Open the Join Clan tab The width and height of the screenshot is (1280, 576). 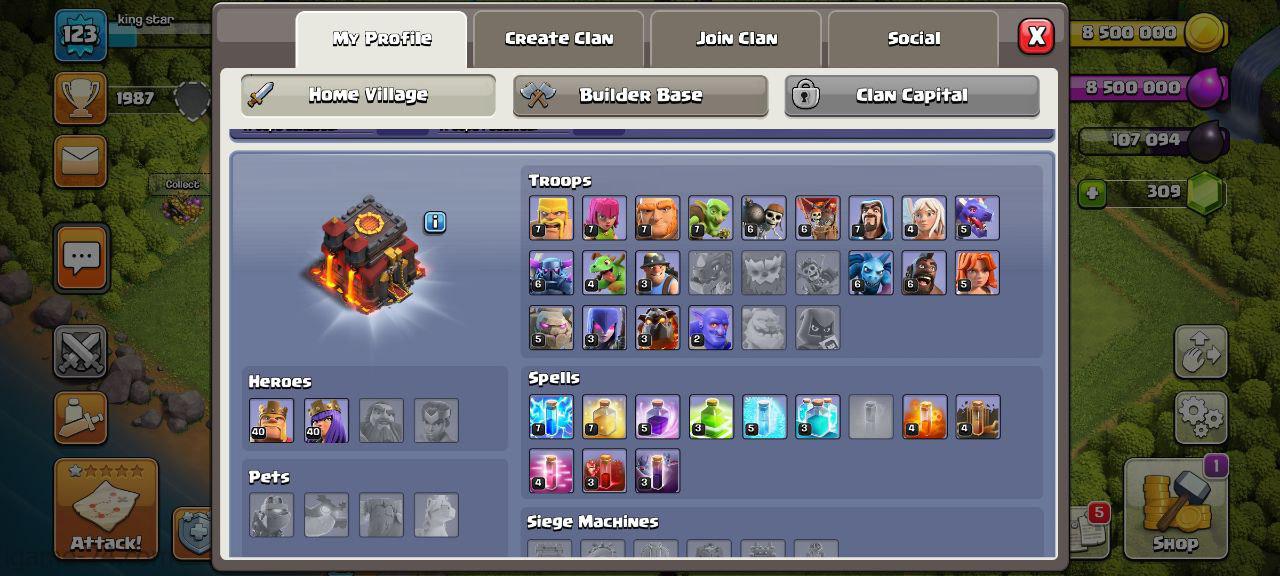pos(736,39)
